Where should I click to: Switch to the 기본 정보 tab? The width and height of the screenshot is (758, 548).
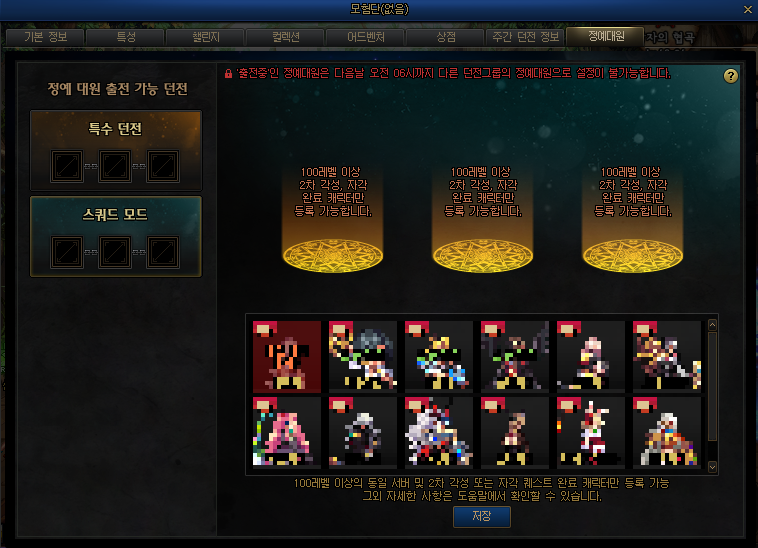[44, 37]
